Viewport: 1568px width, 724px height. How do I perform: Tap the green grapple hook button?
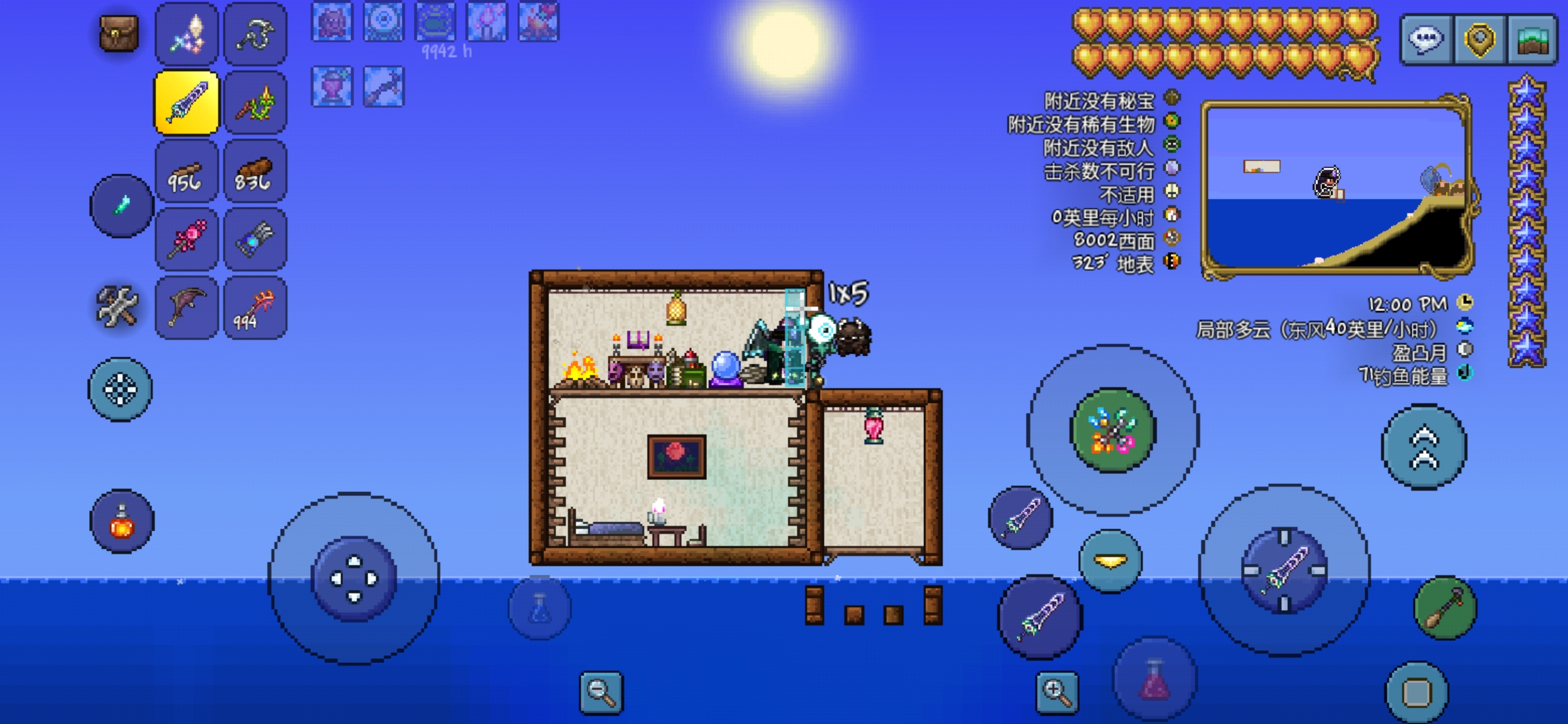pyautogui.click(x=1445, y=608)
